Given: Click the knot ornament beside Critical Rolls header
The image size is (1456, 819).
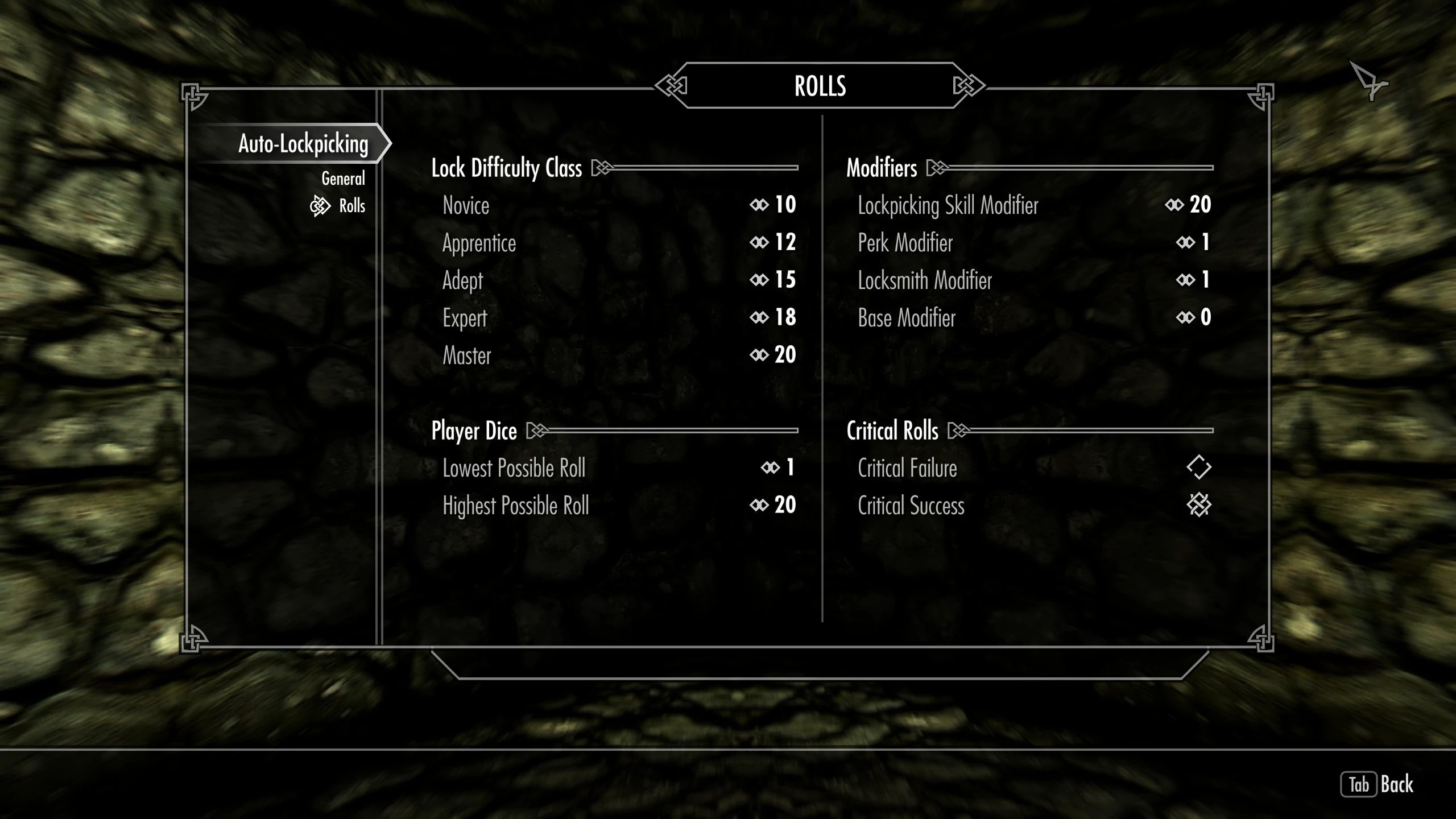Looking at the screenshot, I should (958, 431).
